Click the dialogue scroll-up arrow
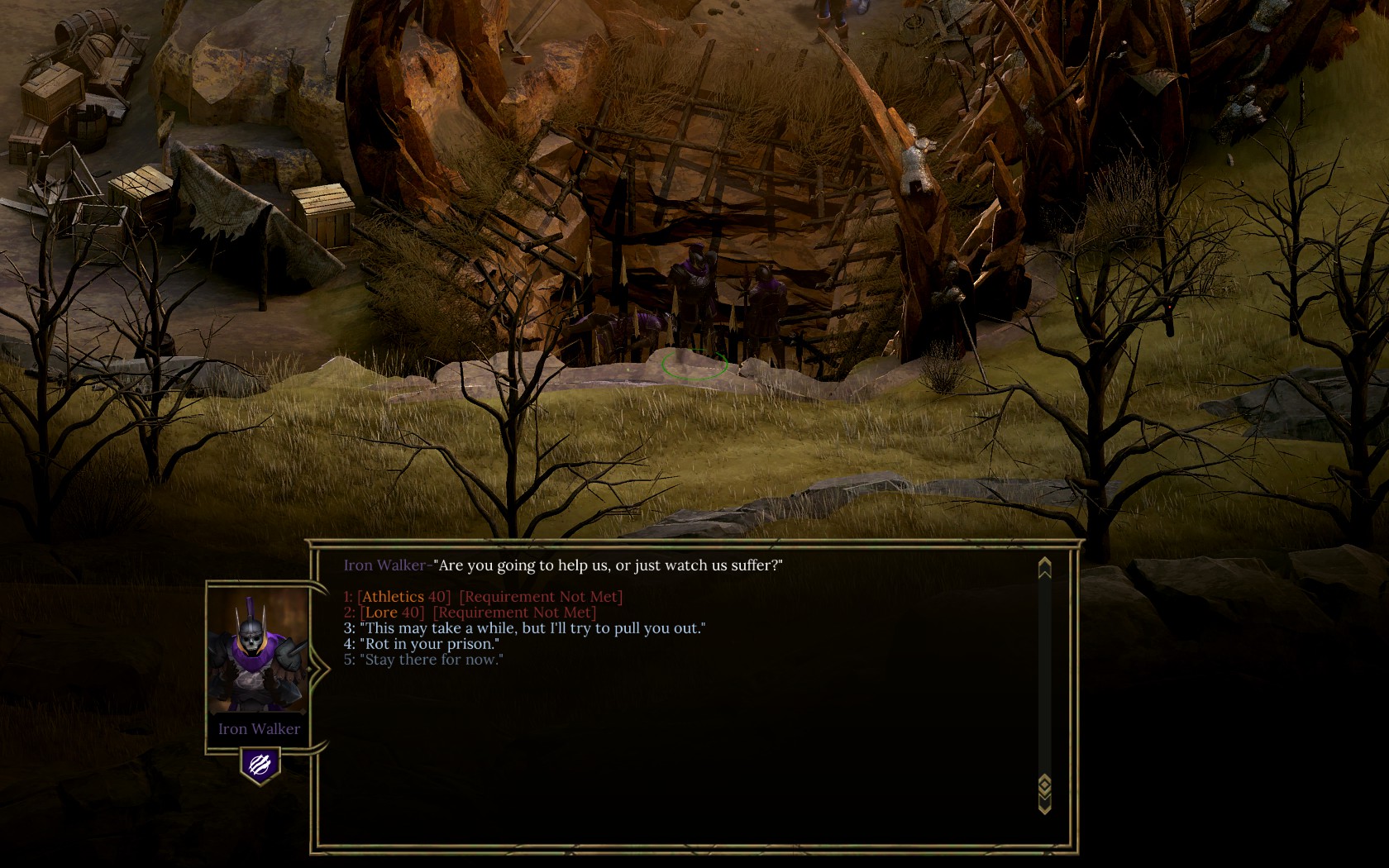Image resolution: width=1389 pixels, height=868 pixels. coord(1044,568)
